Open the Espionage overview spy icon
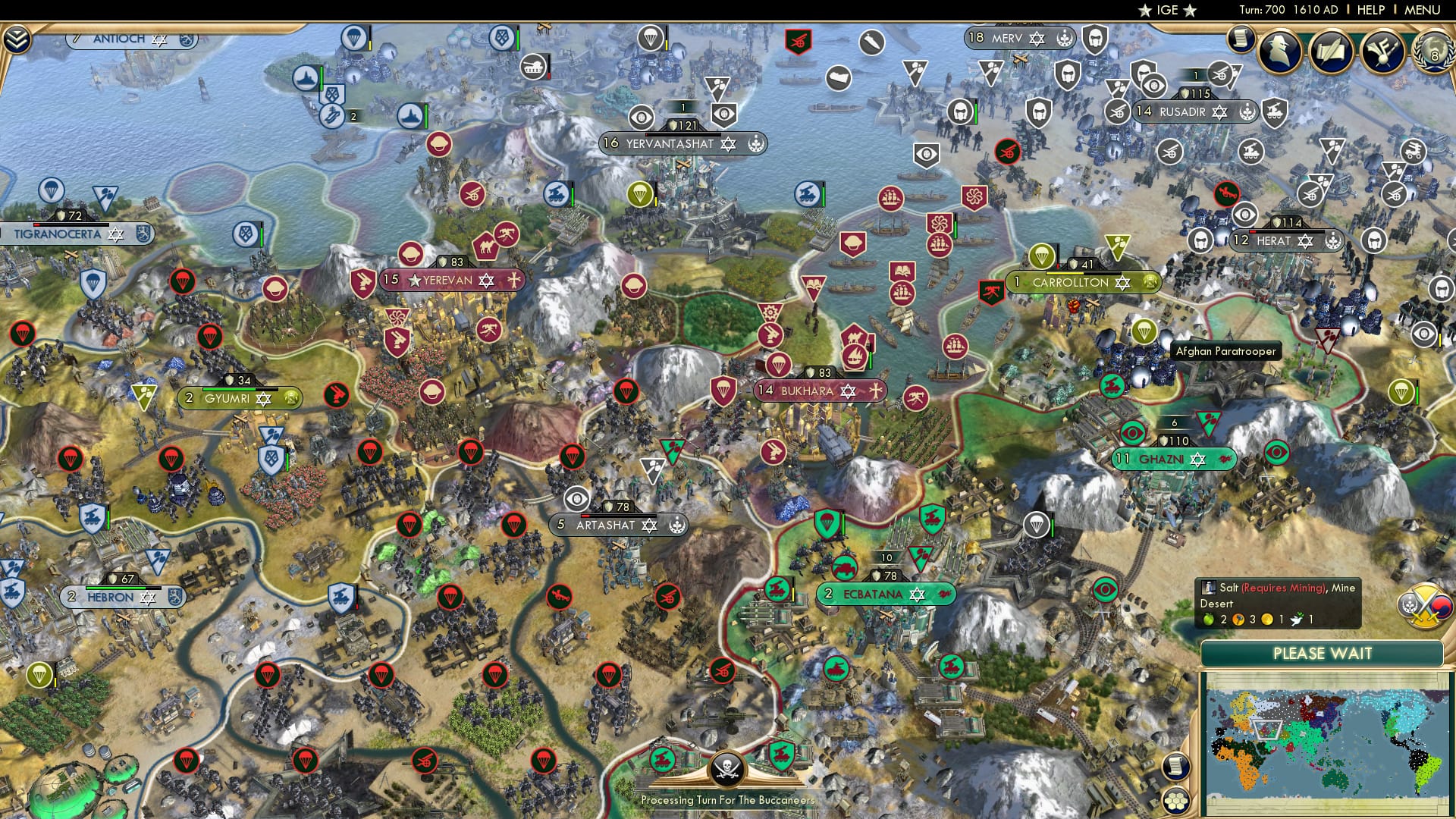Image resolution: width=1456 pixels, height=819 pixels. tap(1279, 50)
